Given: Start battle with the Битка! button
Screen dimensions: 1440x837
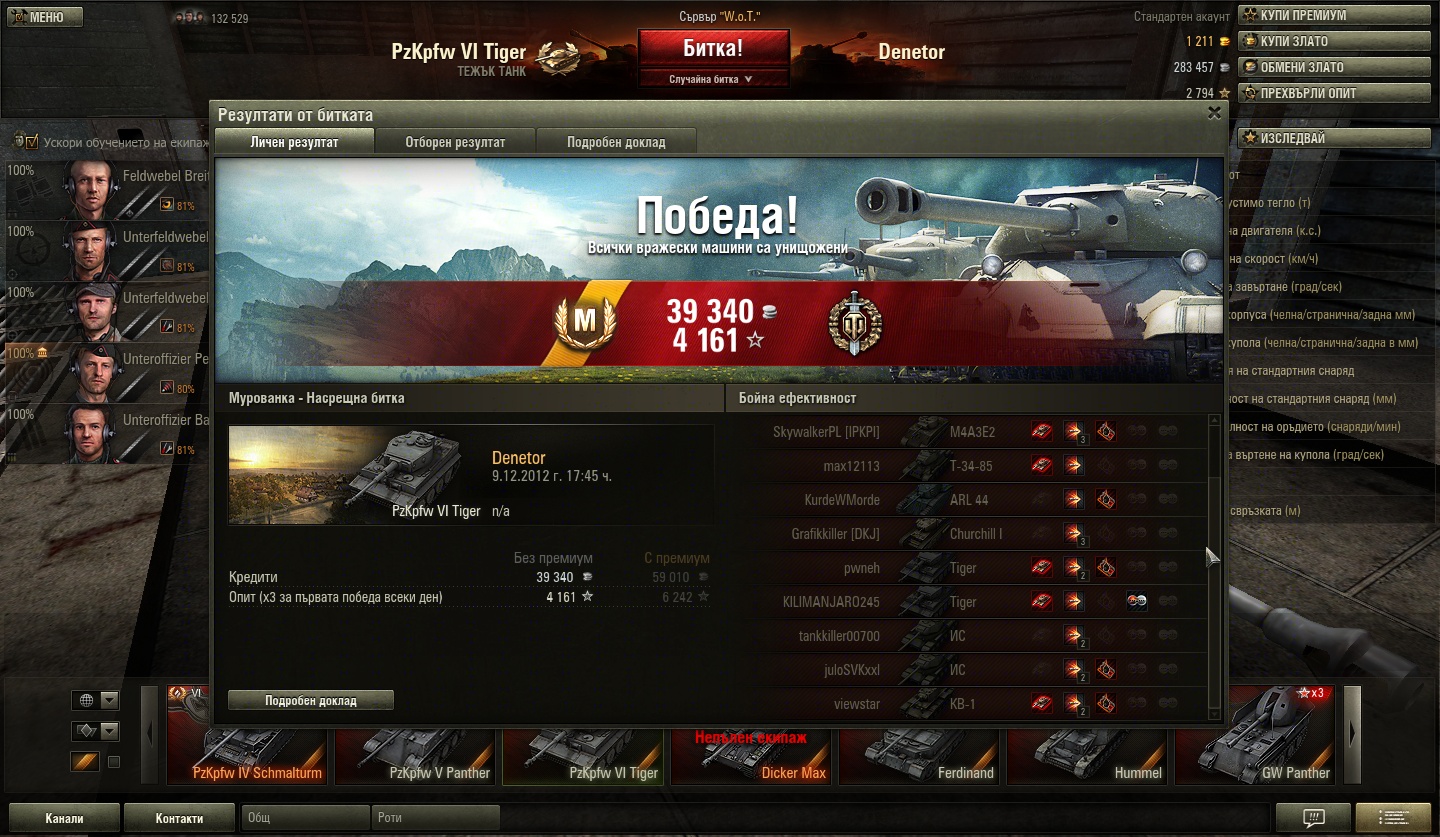Looking at the screenshot, I should (713, 49).
